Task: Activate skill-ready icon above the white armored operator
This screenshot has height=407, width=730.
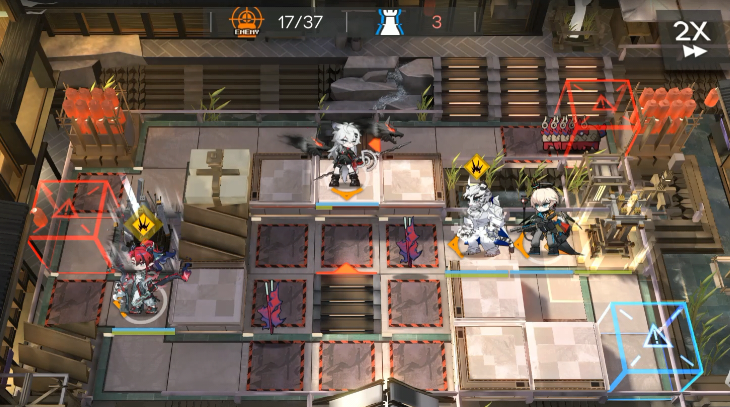Action: pyautogui.click(x=478, y=166)
